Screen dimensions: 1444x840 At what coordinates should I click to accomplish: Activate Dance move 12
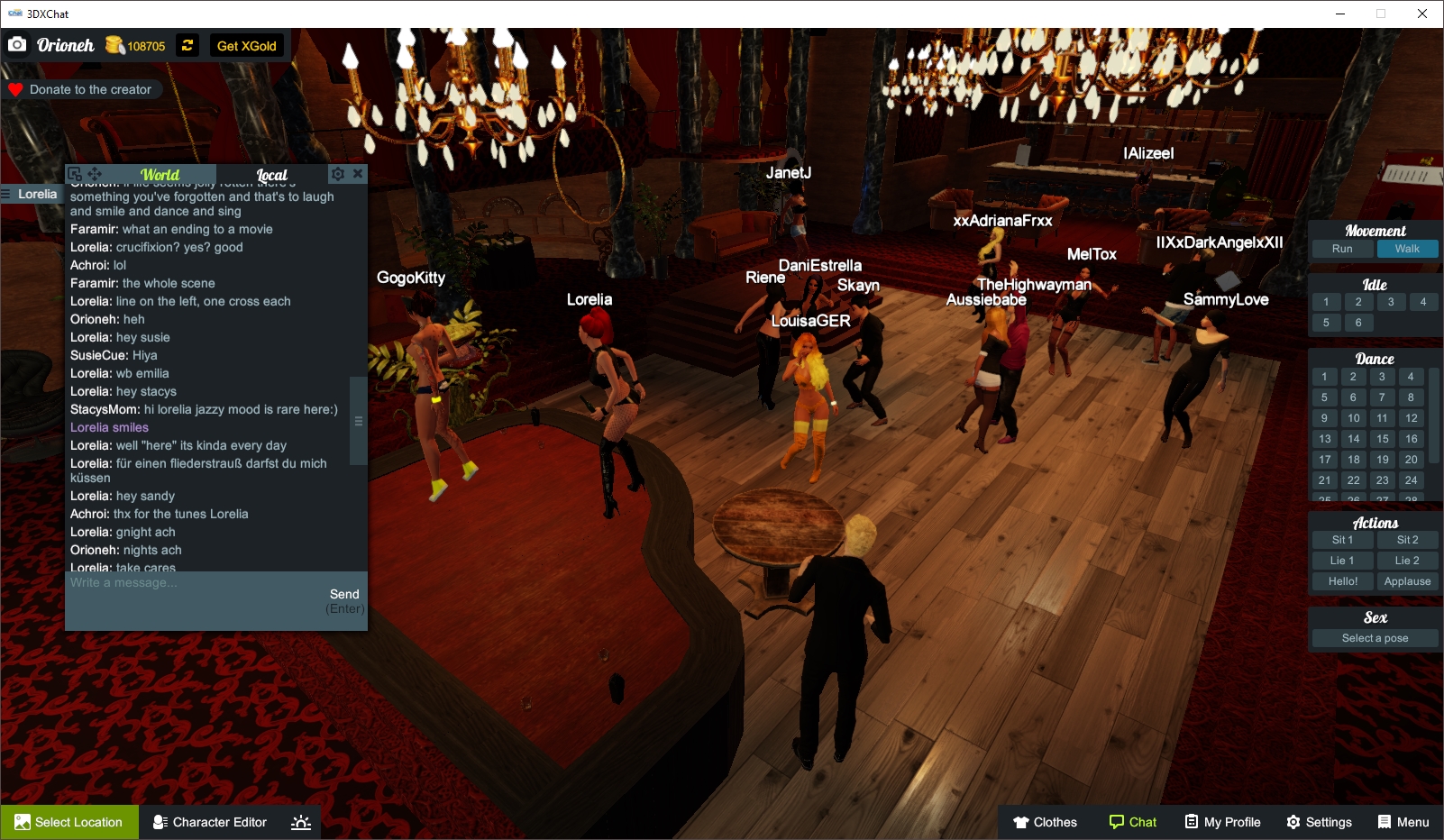click(x=1410, y=417)
